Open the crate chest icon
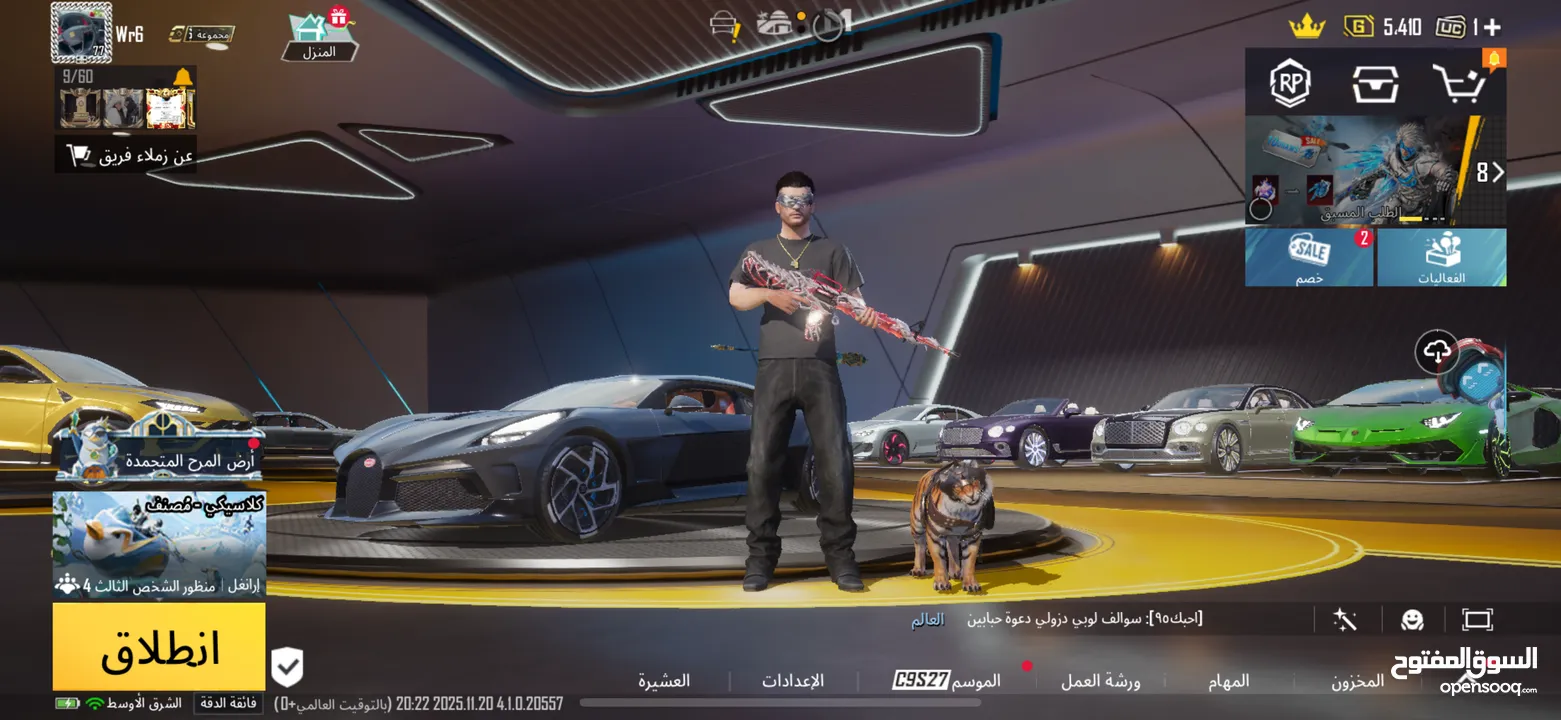1561x720 pixels. point(1376,83)
